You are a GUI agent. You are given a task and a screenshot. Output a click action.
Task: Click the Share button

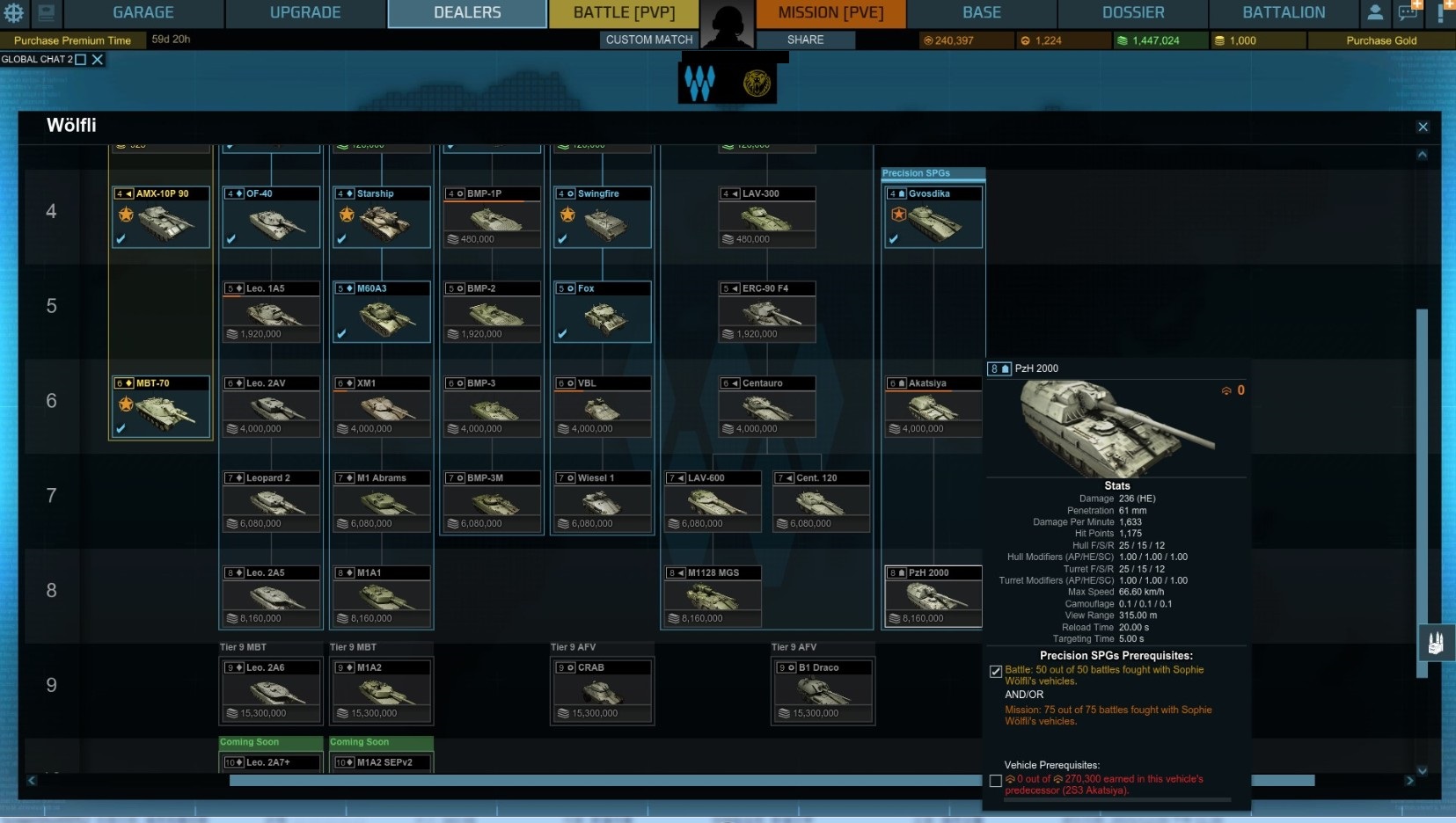click(x=806, y=40)
